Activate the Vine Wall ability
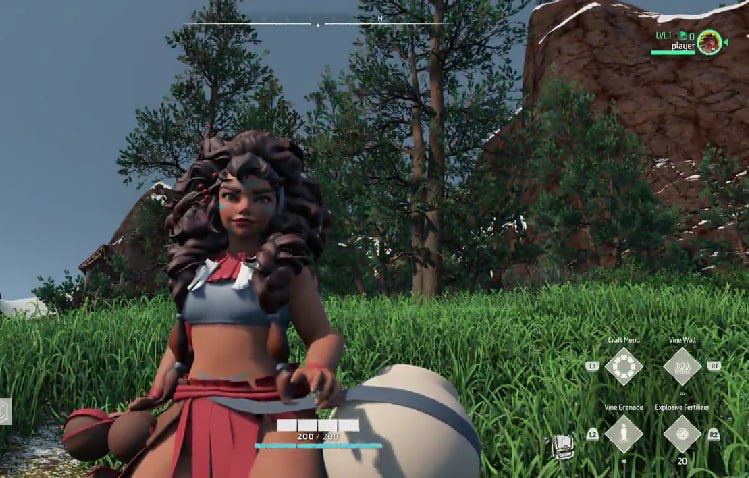 click(x=682, y=366)
